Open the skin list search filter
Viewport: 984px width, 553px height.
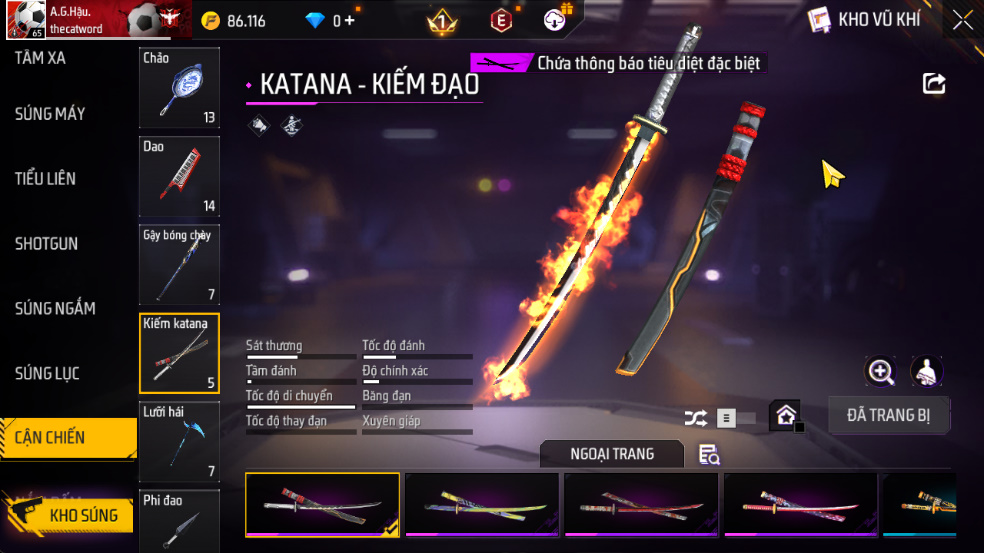(x=709, y=455)
